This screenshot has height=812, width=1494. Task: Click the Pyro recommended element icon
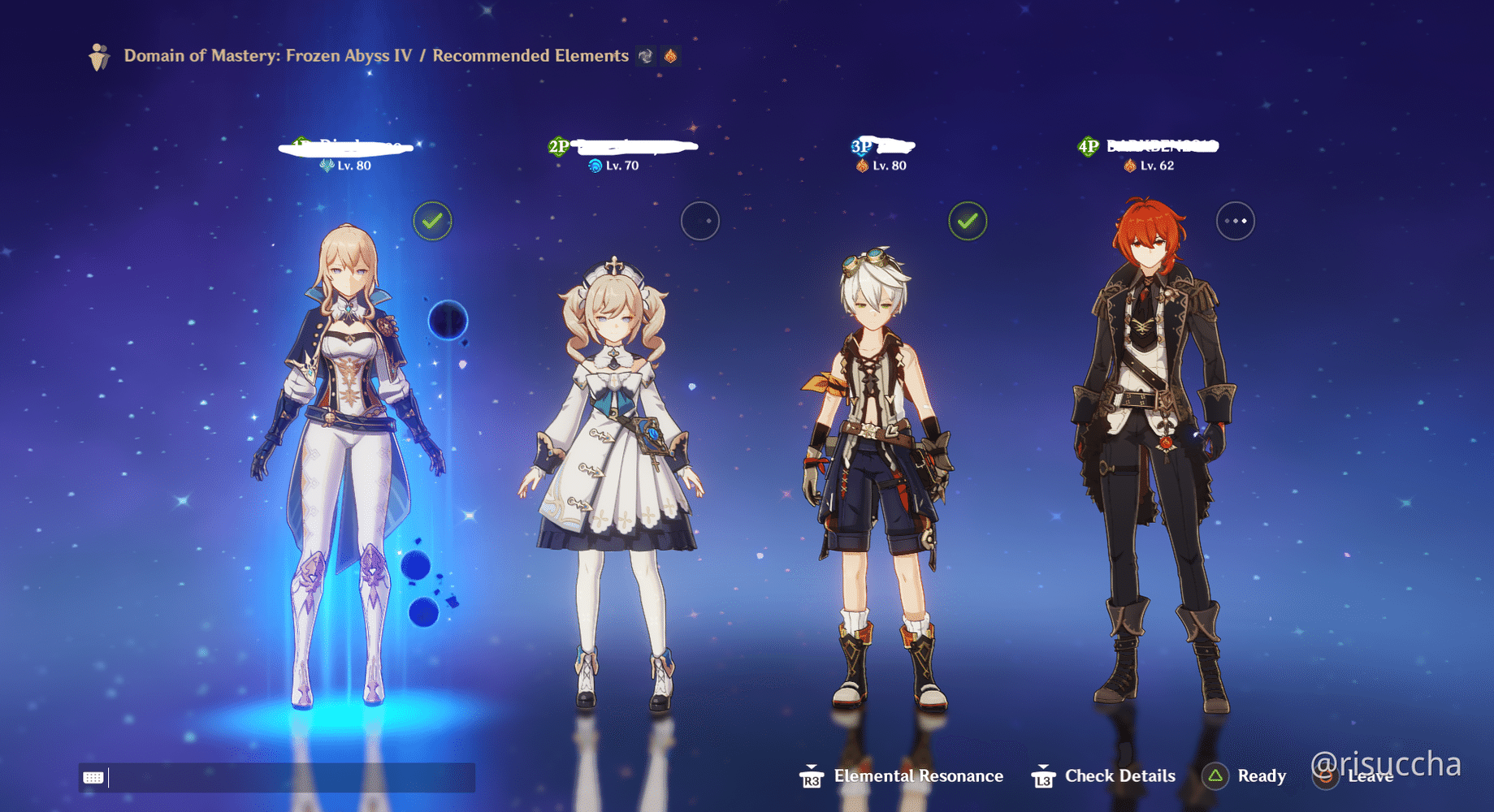669,57
